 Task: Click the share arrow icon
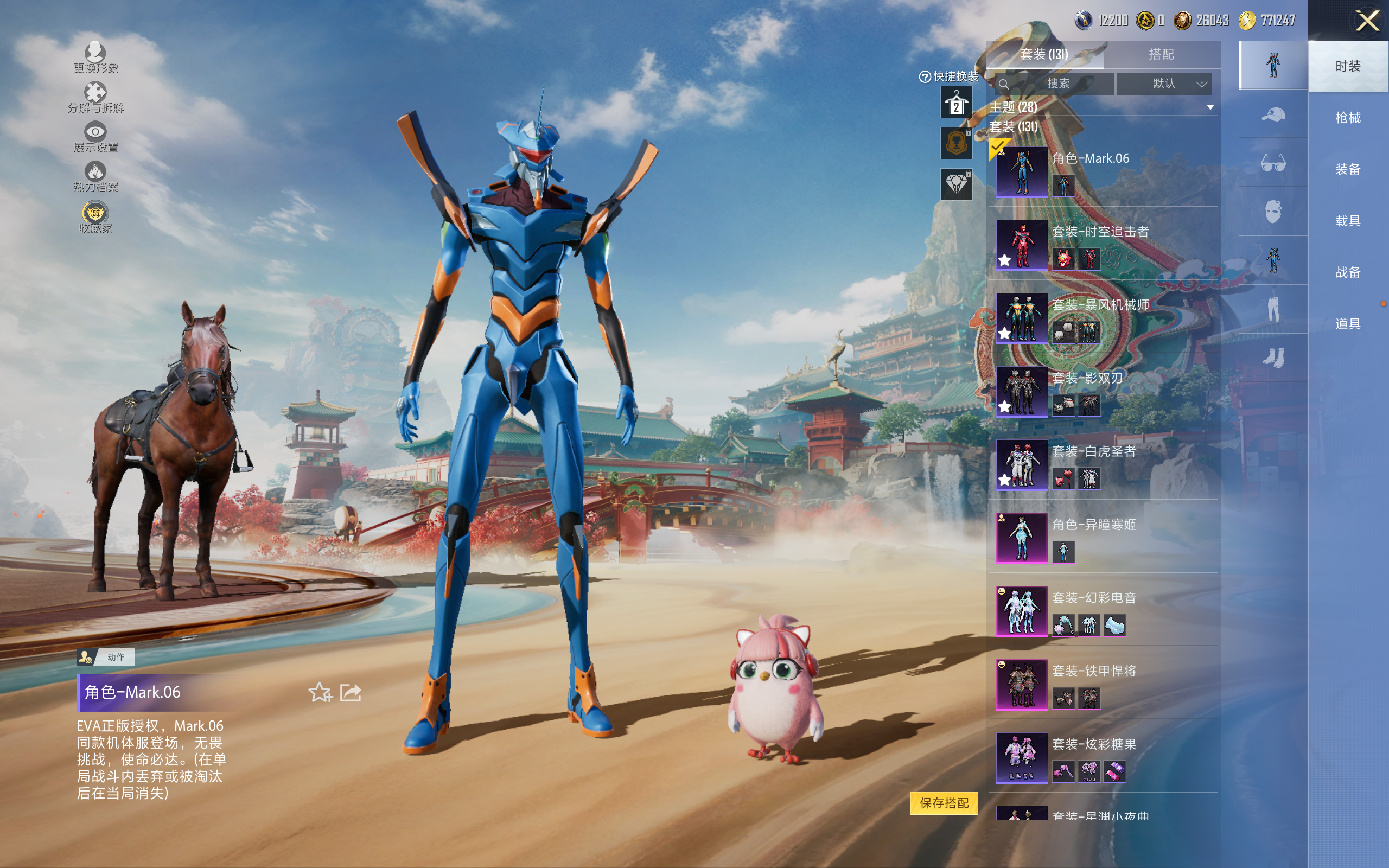[x=351, y=692]
